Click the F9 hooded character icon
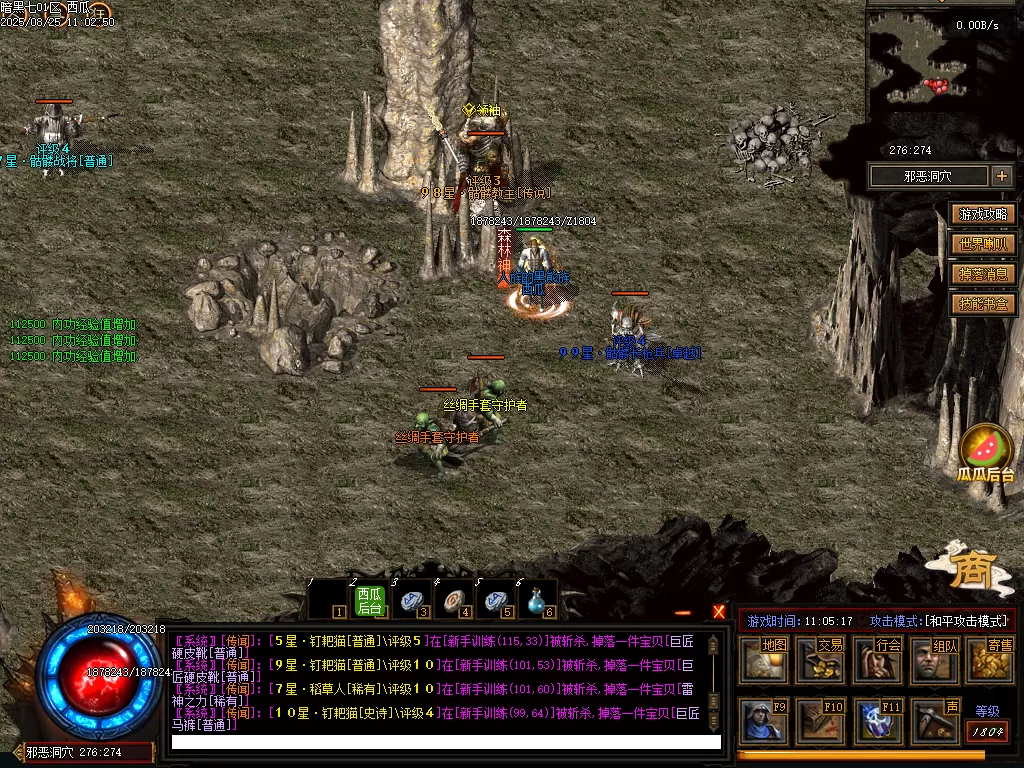 pos(764,721)
